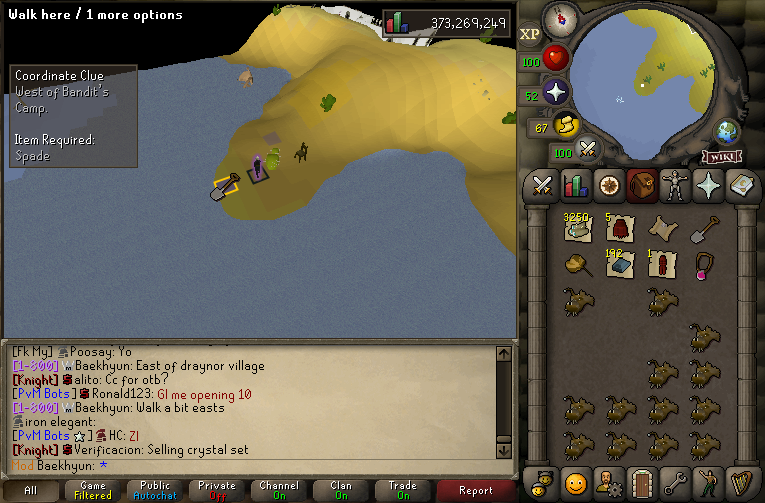Open the world map globe
This screenshot has width=765, height=503.
pos(727,132)
